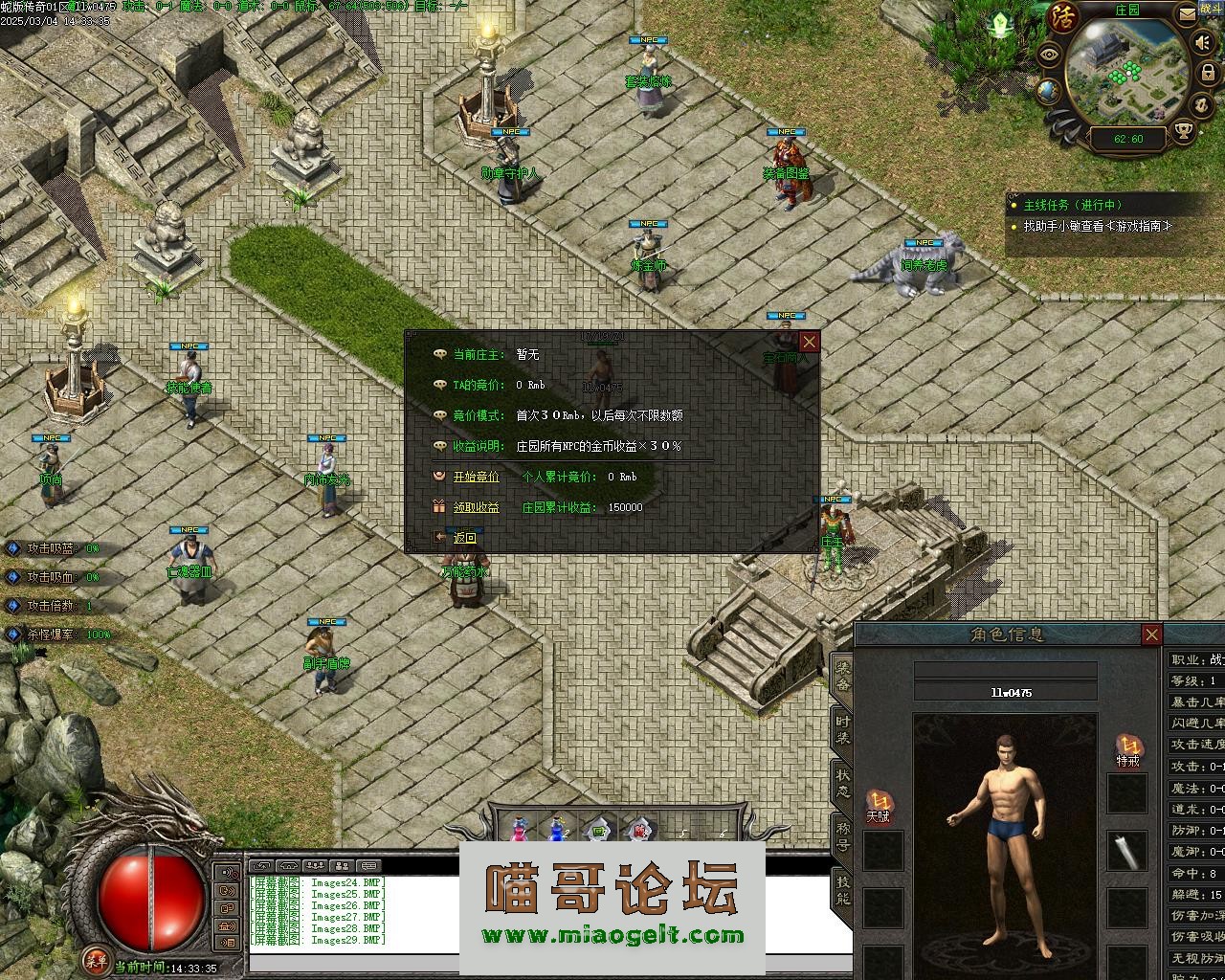The height and width of the screenshot is (980, 1225).
Task: Open the world map globe icon
Action: 1048,90
